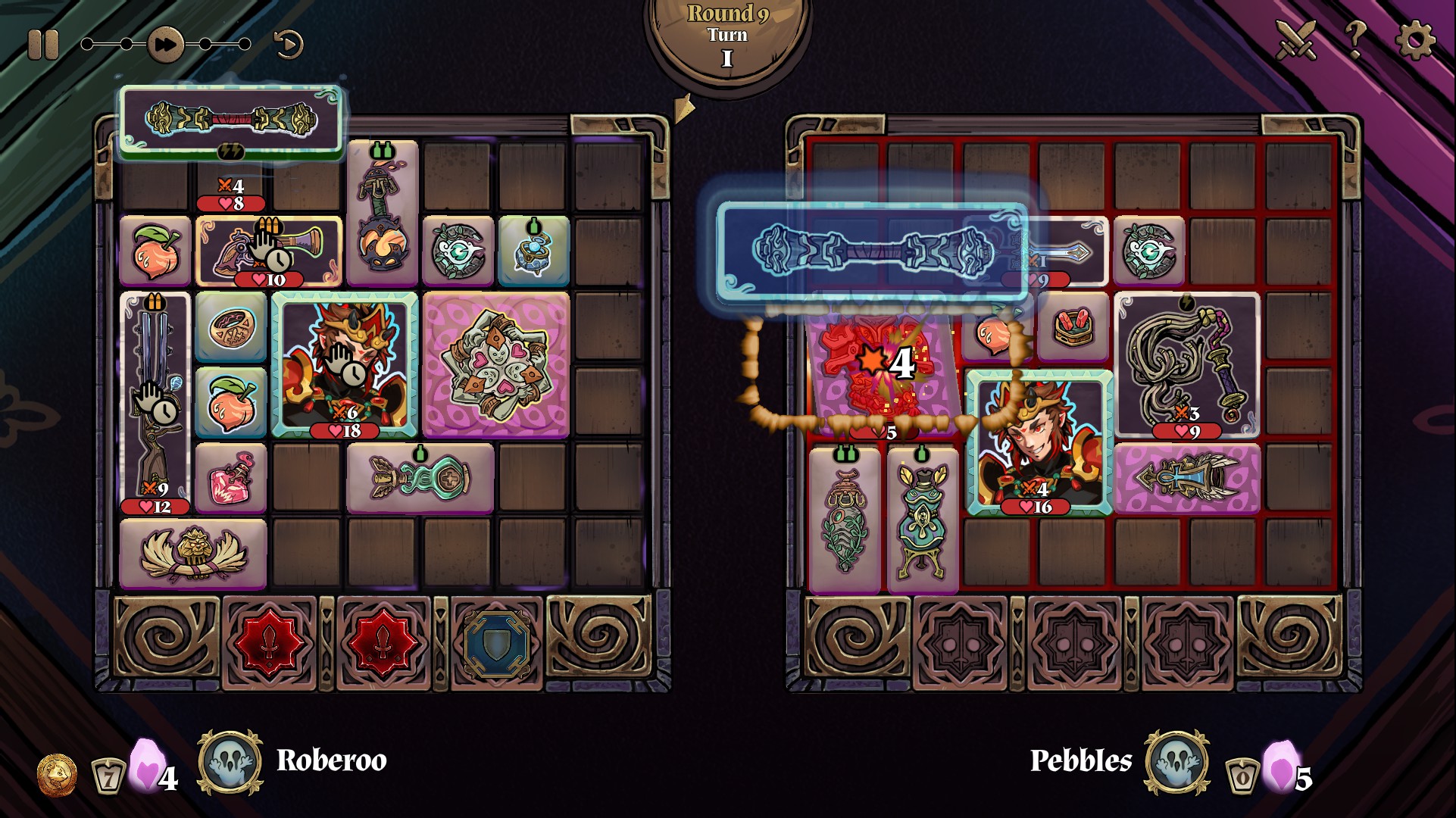Click Roberoo's ghost avatar portrait

pyautogui.click(x=230, y=763)
